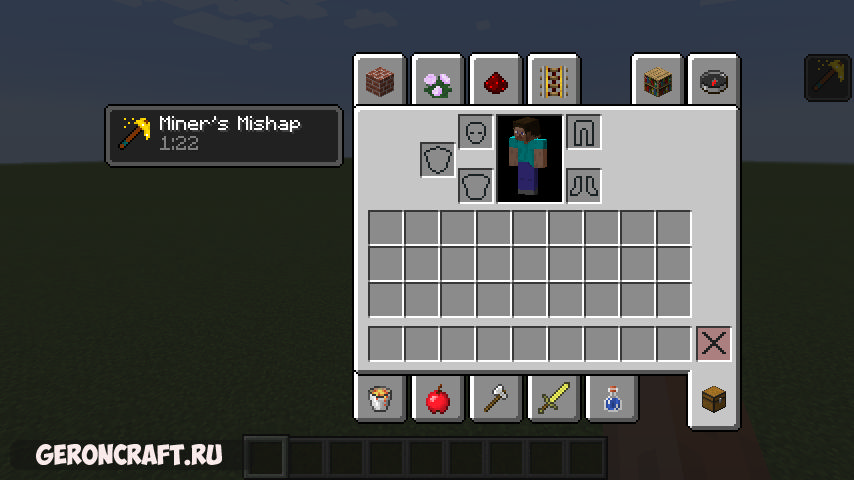Click the Survival Inventory chest tab
The height and width of the screenshot is (480, 854).
pos(713,400)
